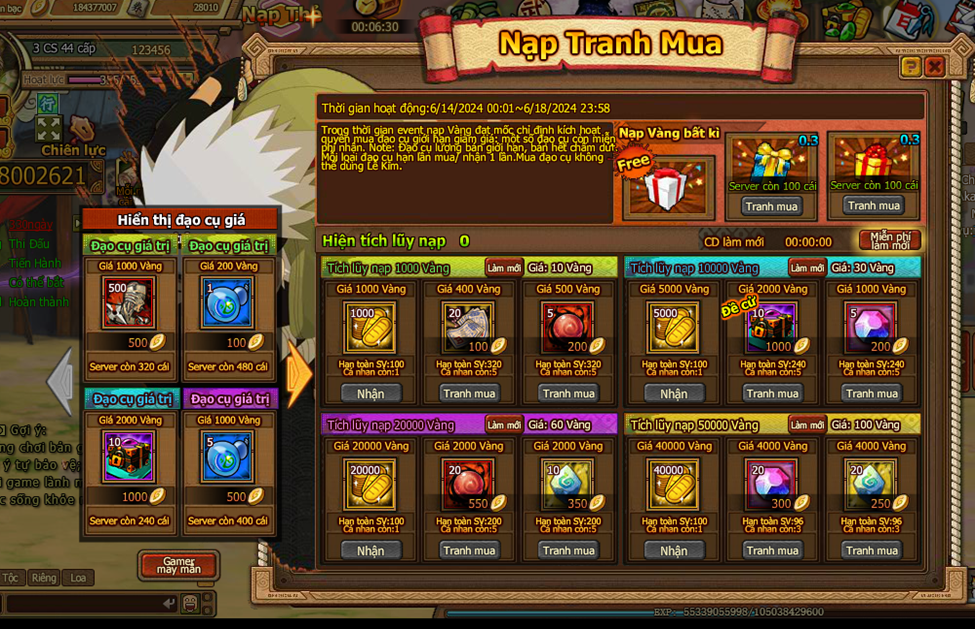Refresh the Tích lũy nạp 10000 Vàng tier
The width and height of the screenshot is (975, 629).
coord(807,268)
